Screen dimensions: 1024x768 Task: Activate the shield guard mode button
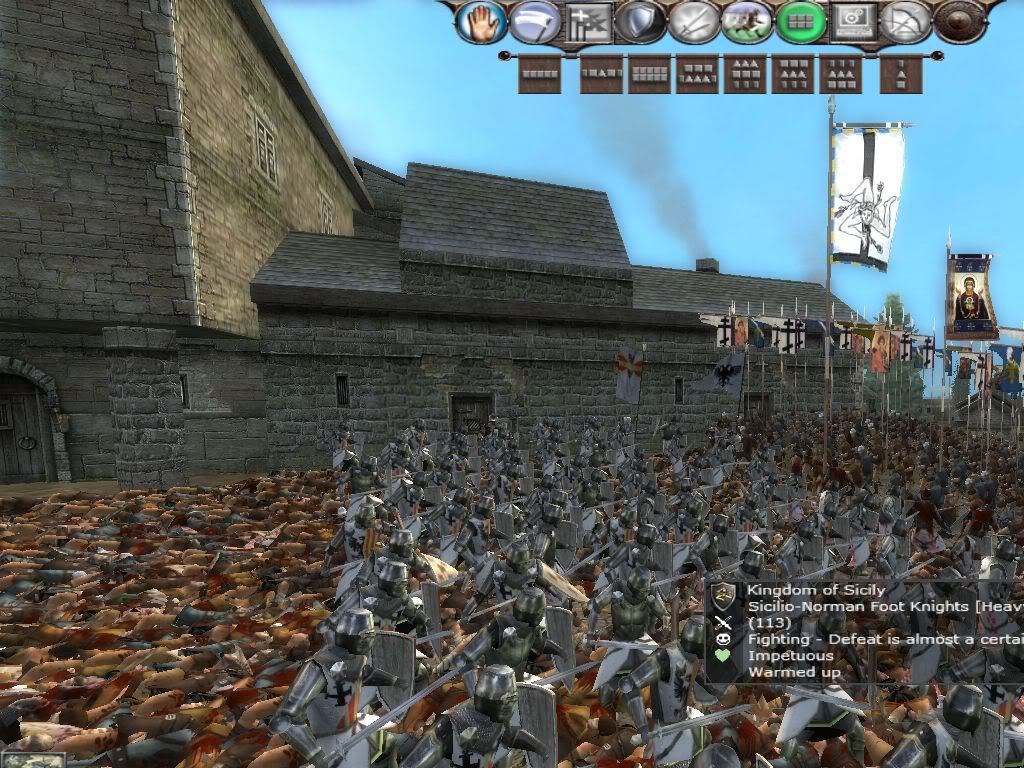pyautogui.click(x=641, y=21)
